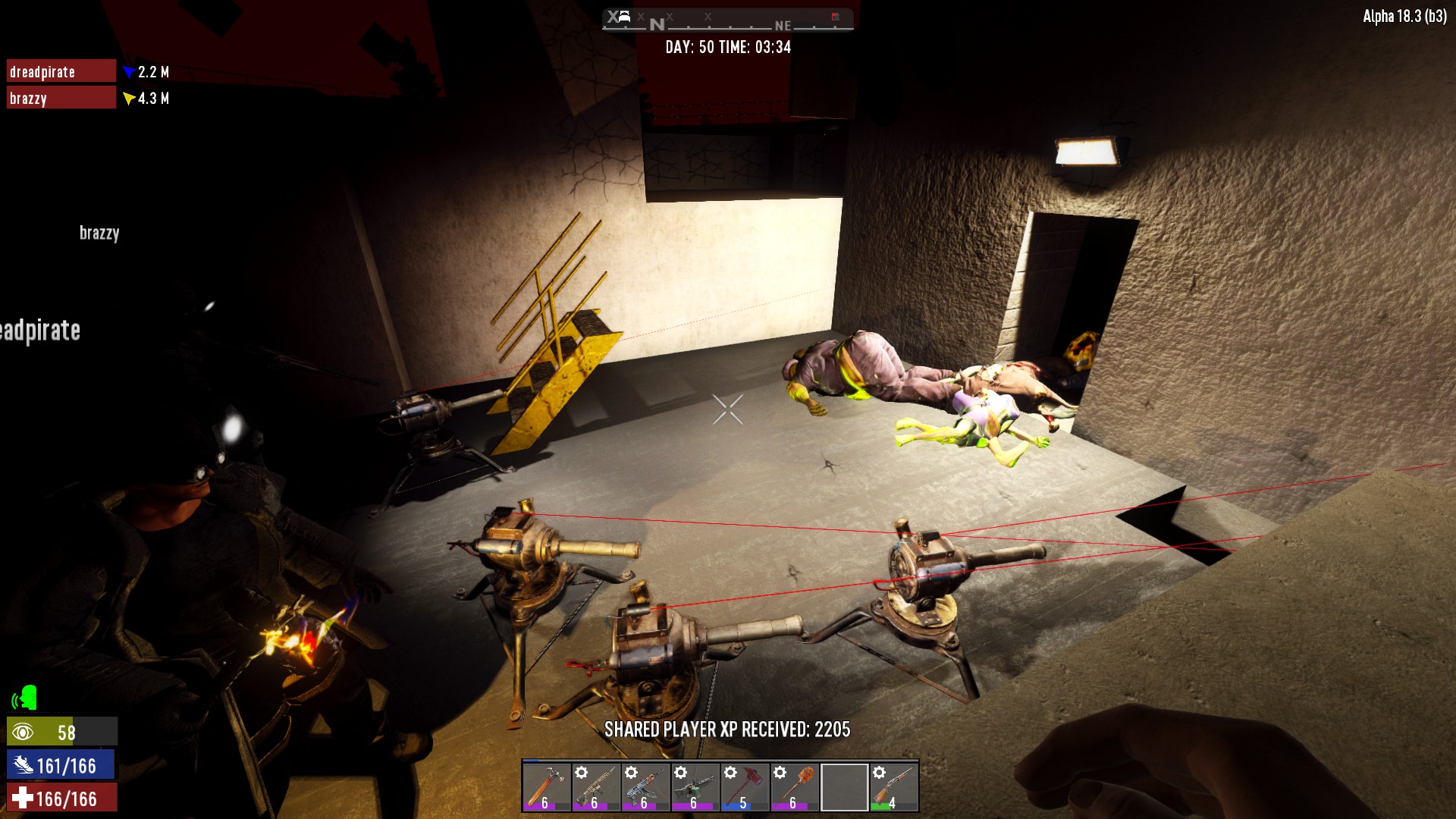Choose the empty highlighted hotbar slot
Screen dimensions: 1456x819
click(x=844, y=786)
